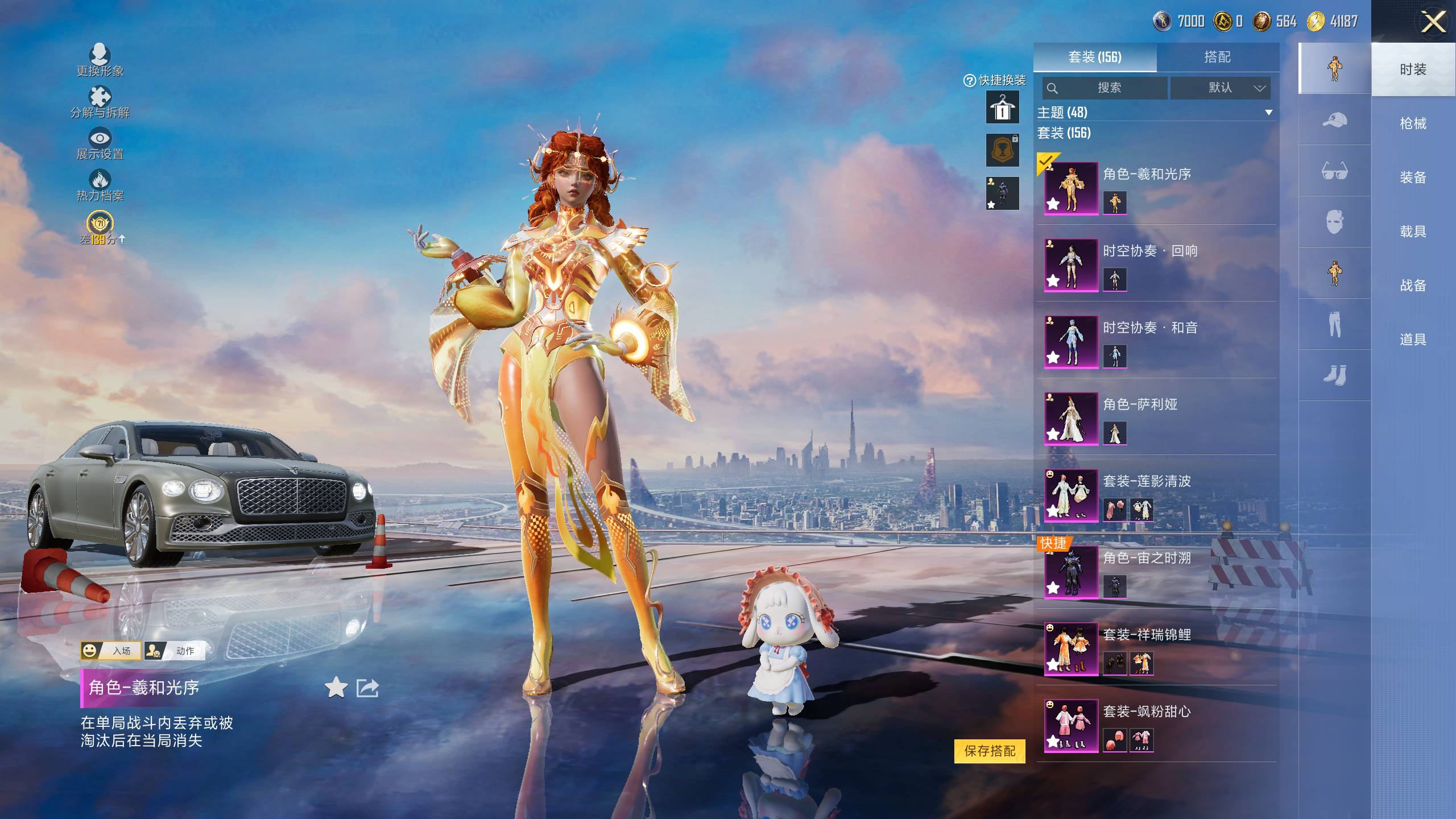Open the 道具 category

coord(1413,340)
